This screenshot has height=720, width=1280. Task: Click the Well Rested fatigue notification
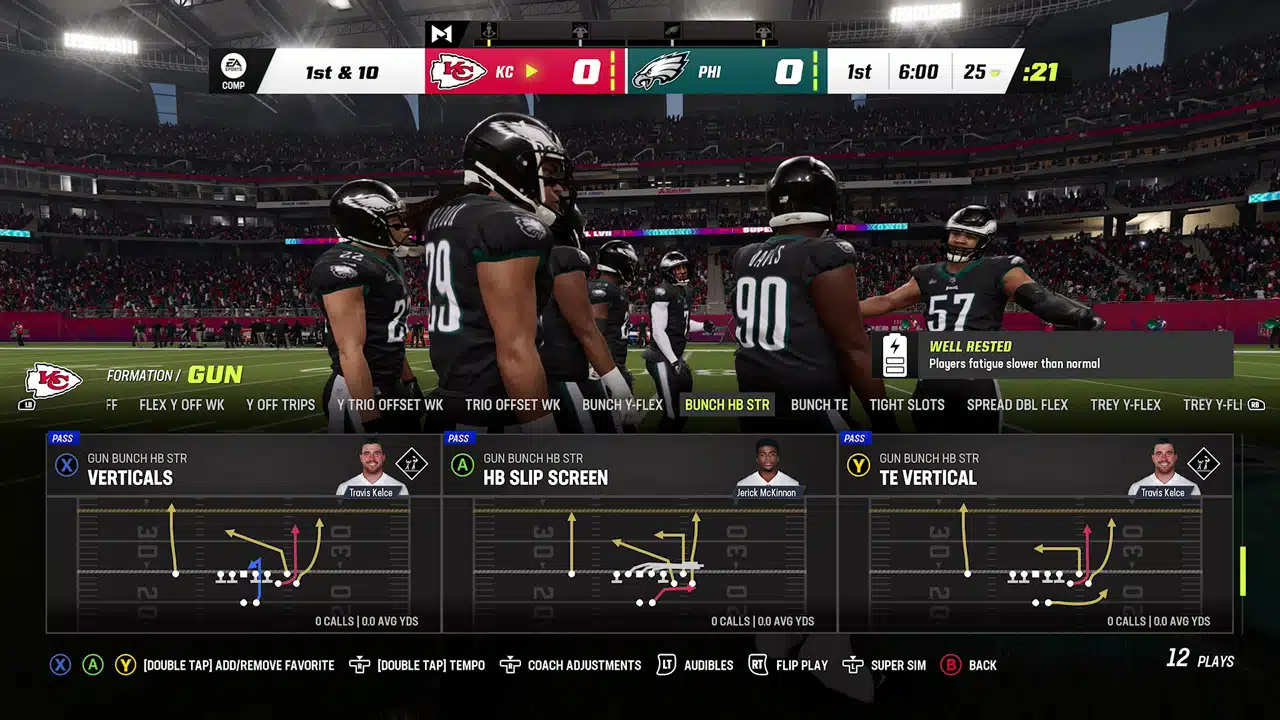(x=1054, y=355)
